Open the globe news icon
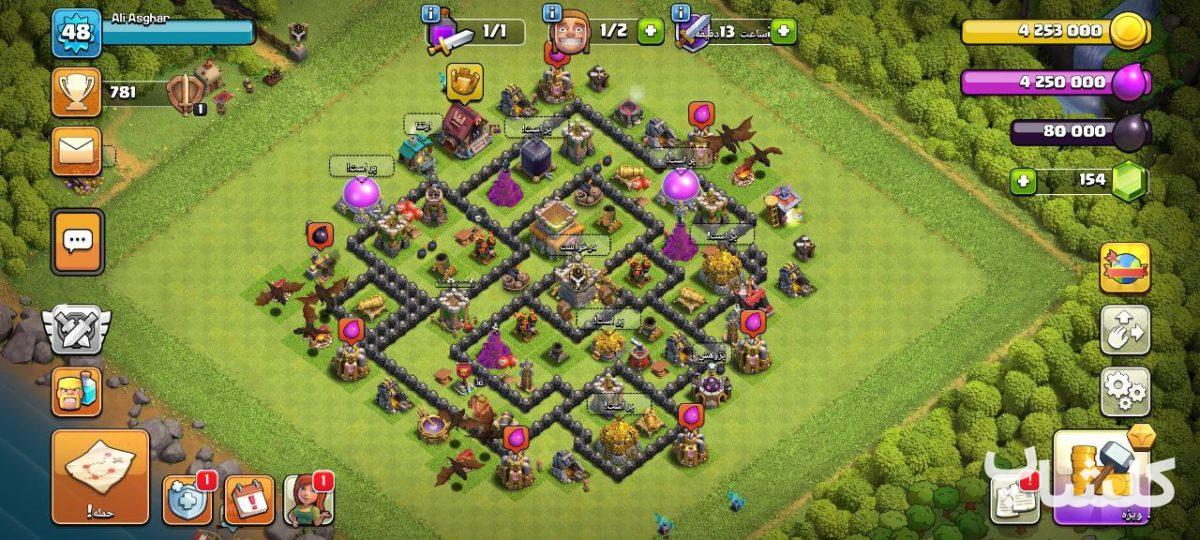 (x=1125, y=268)
